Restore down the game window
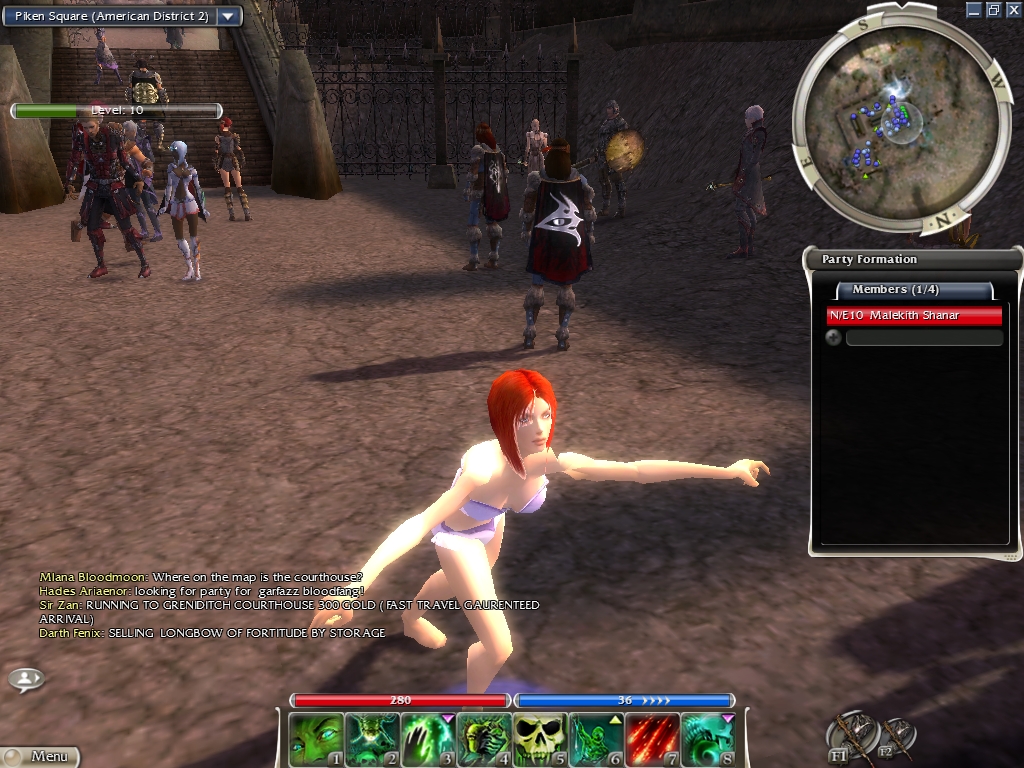This screenshot has height=768, width=1024. pos(993,9)
